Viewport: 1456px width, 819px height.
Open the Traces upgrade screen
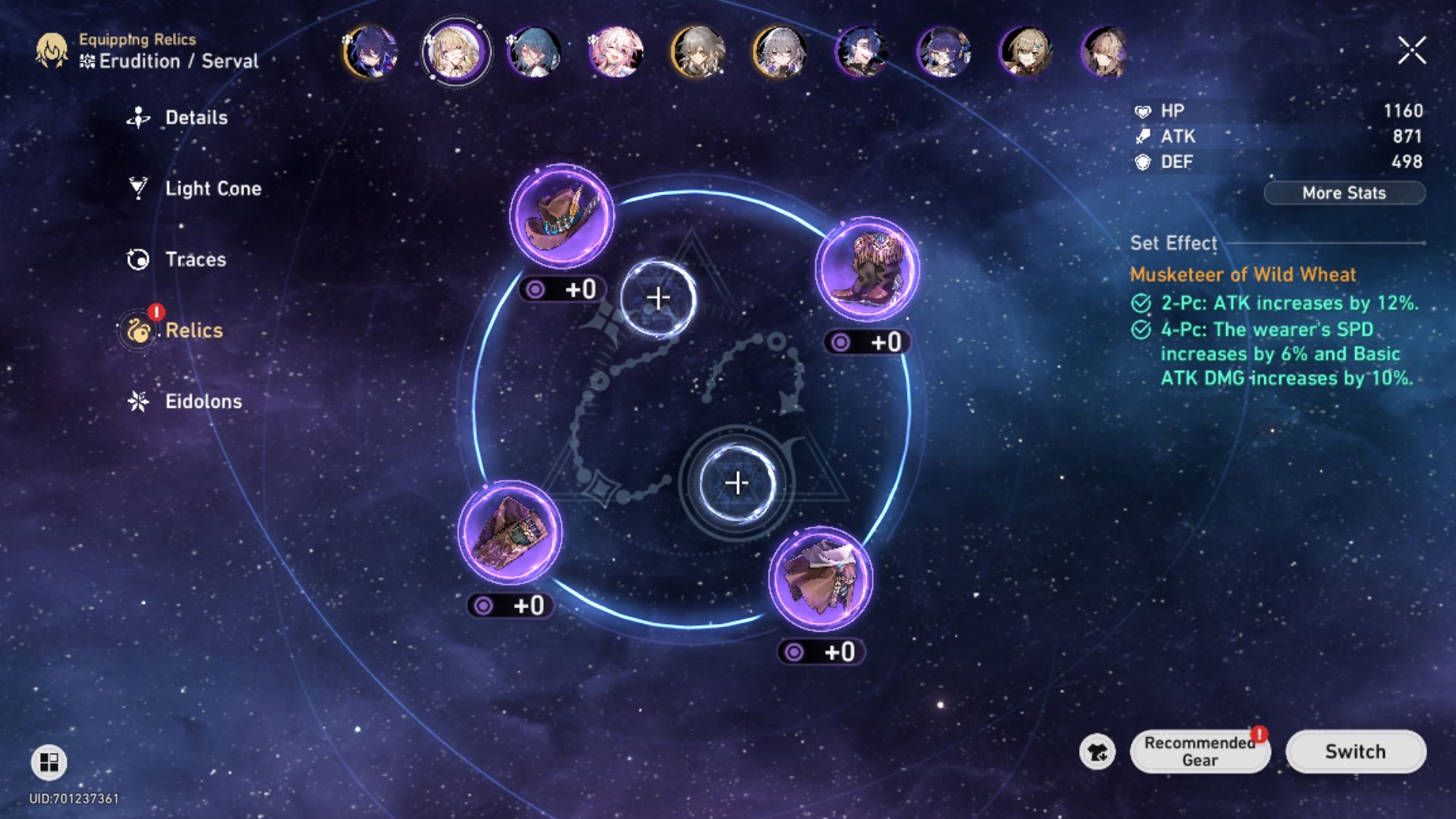click(194, 259)
